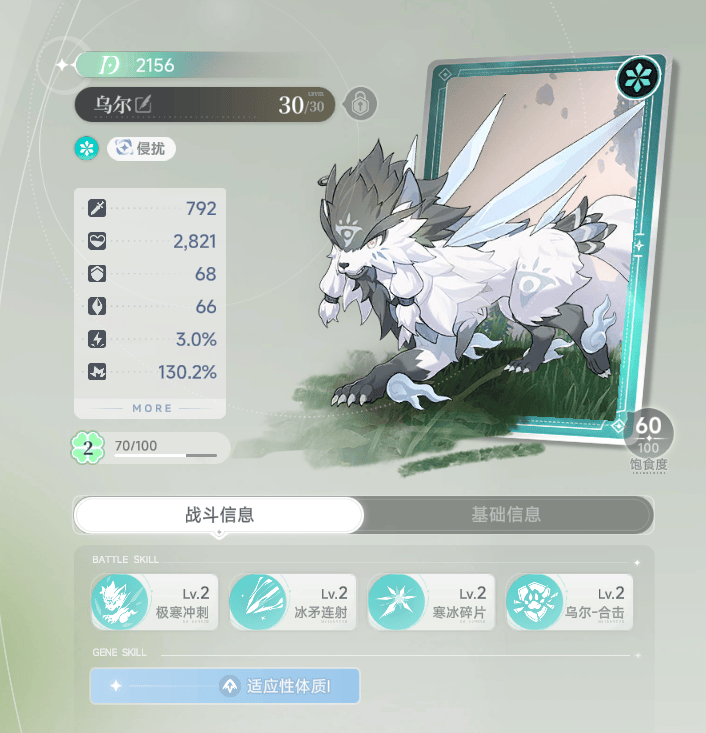Open the 基础信息 tab
The height and width of the screenshot is (733, 706).
[x=506, y=515]
